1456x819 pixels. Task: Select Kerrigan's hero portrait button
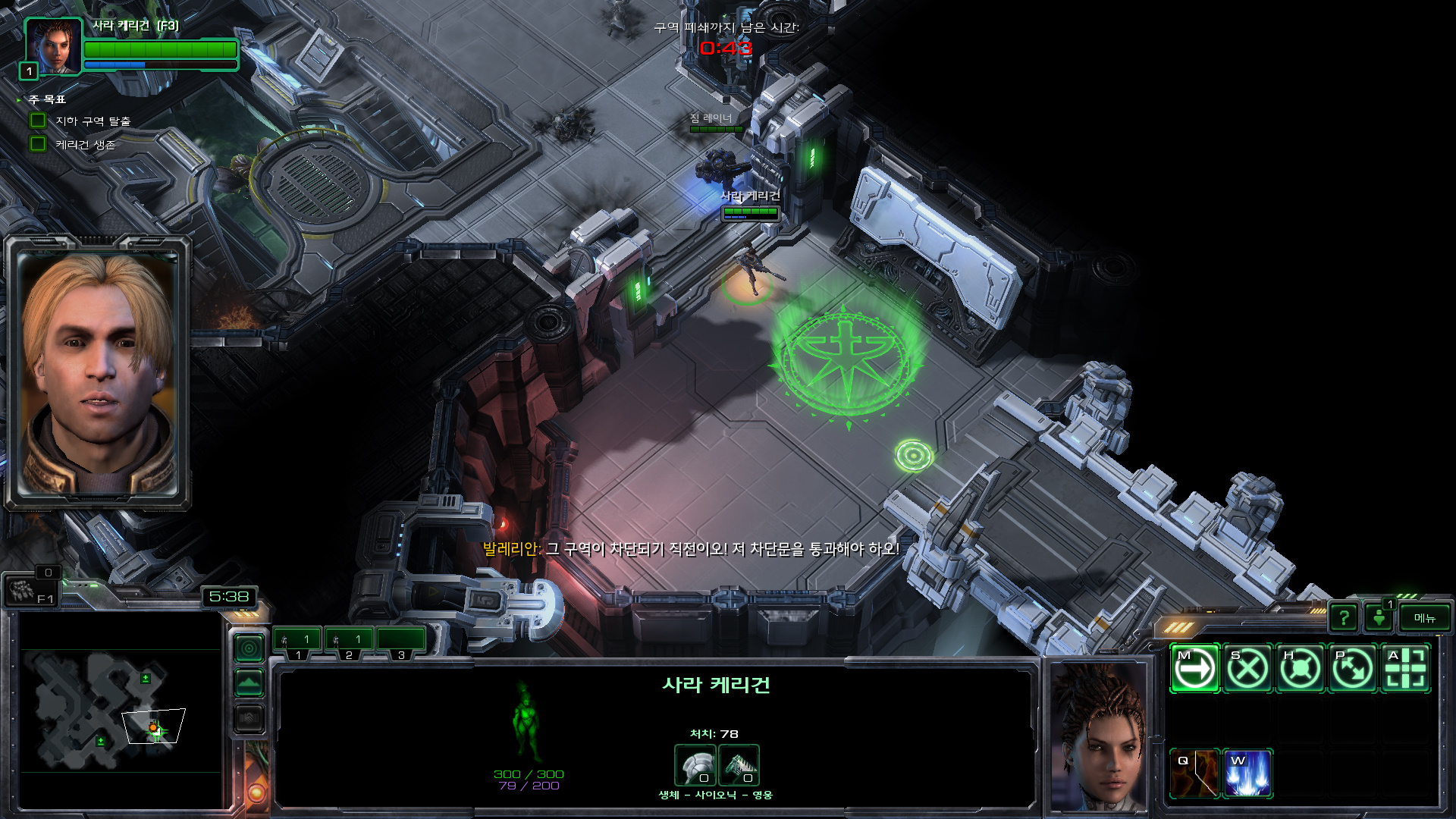(53, 47)
